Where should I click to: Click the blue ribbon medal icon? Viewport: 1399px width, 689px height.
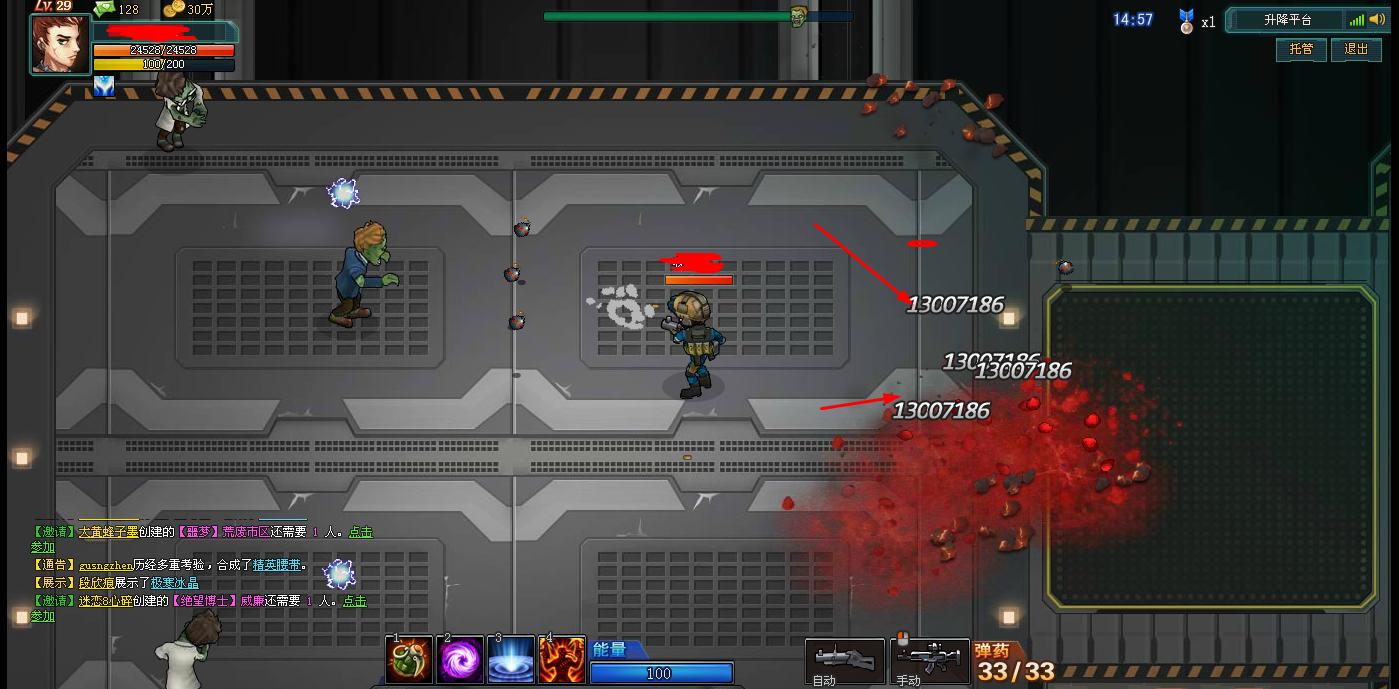pos(1186,21)
